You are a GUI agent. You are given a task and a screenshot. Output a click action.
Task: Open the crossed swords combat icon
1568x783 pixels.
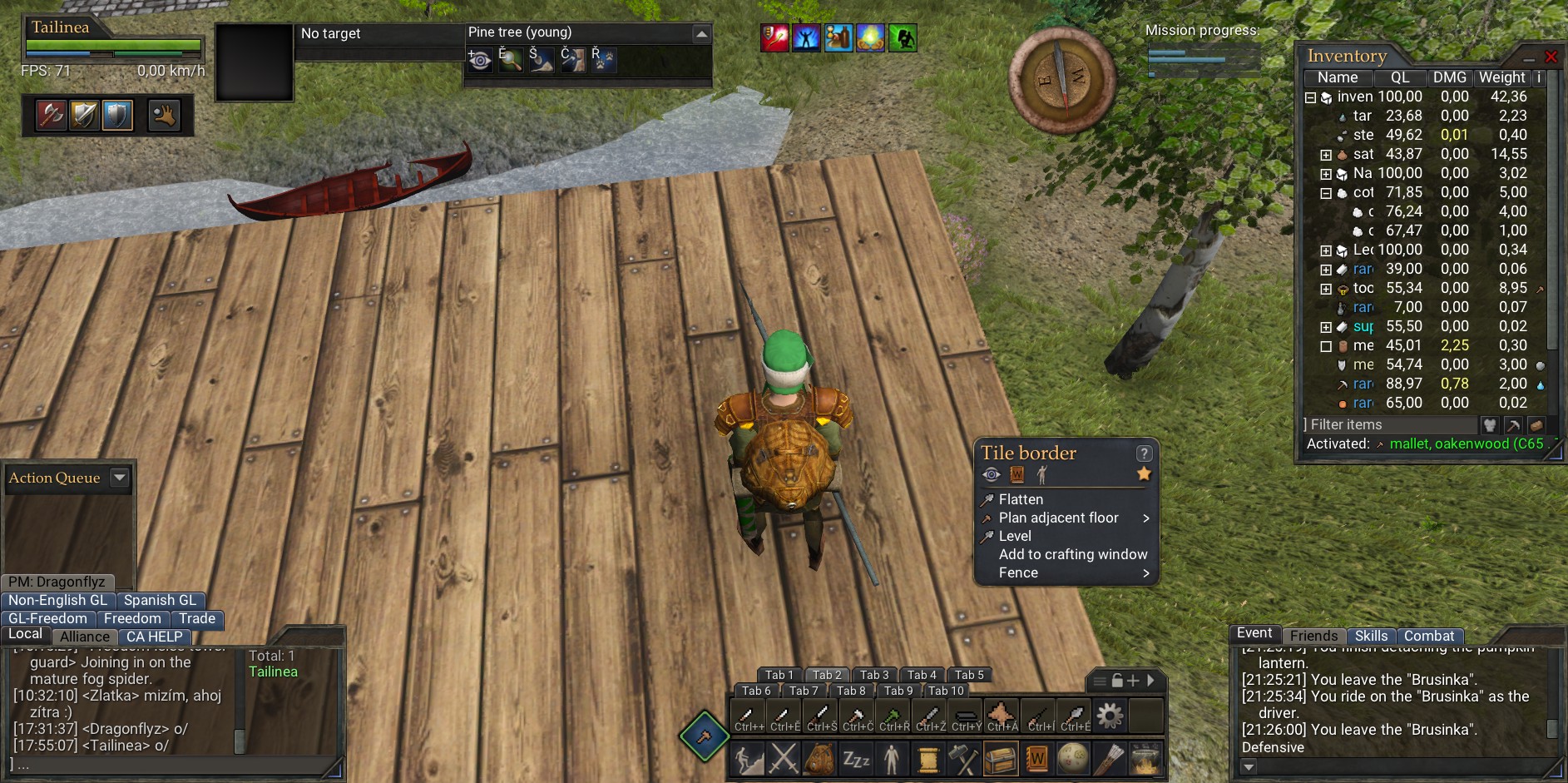pos(784,759)
